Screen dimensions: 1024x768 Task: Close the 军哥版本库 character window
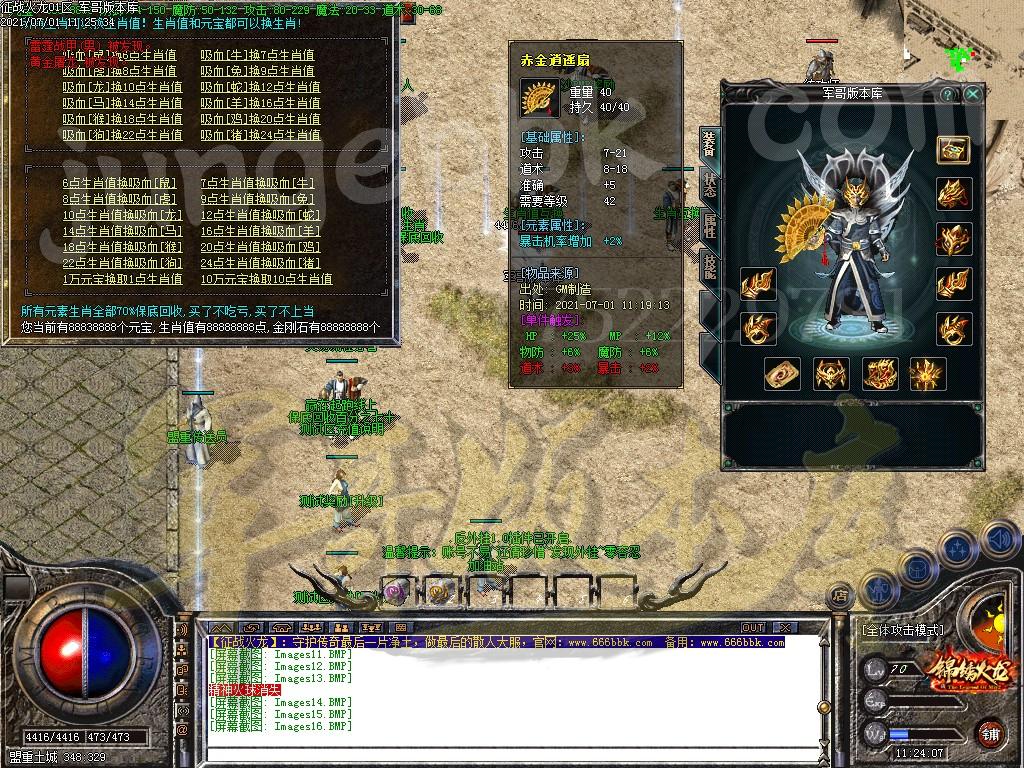point(973,94)
